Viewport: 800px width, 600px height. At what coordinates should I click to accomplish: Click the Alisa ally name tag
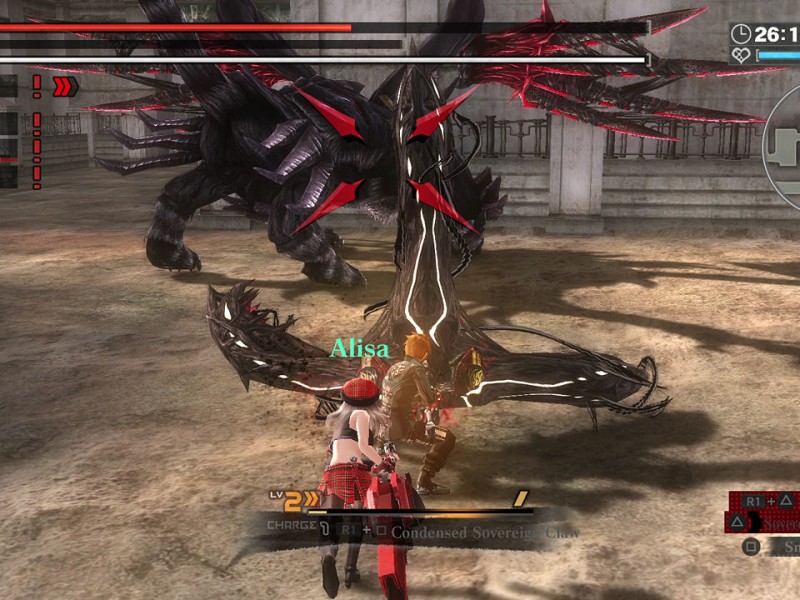tap(360, 349)
